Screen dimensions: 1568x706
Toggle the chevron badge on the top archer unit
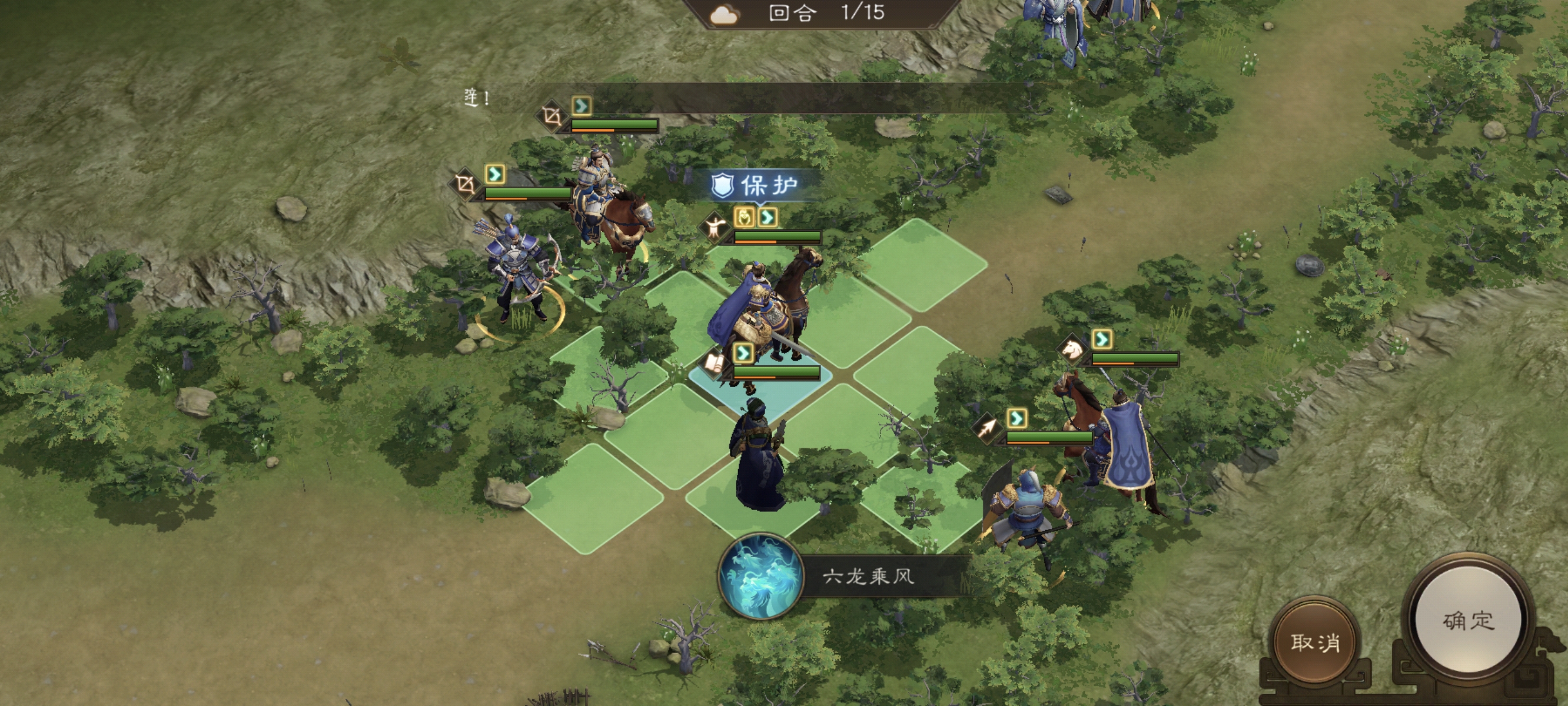click(582, 106)
